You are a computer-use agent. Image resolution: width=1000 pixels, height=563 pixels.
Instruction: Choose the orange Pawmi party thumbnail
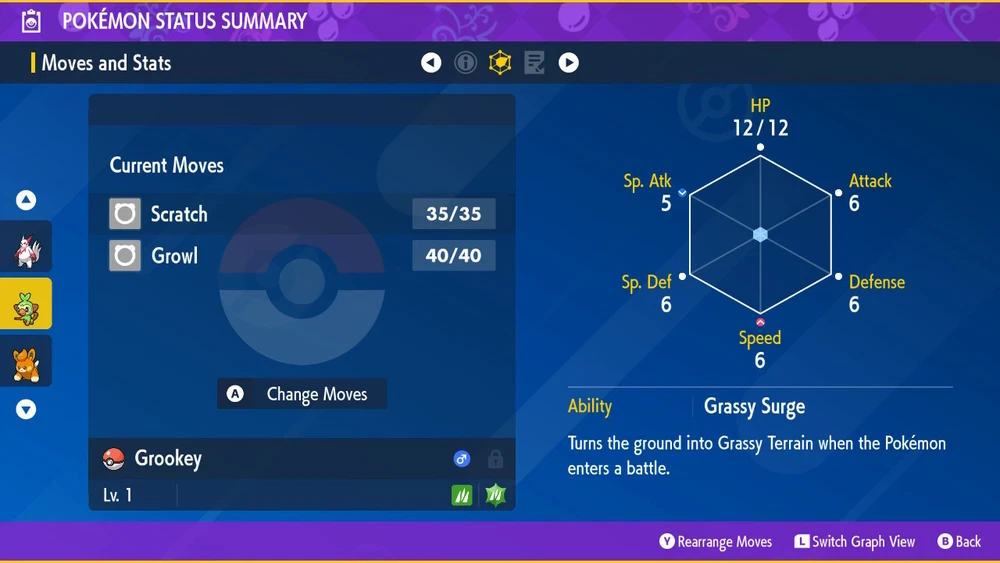pyautogui.click(x=26, y=361)
